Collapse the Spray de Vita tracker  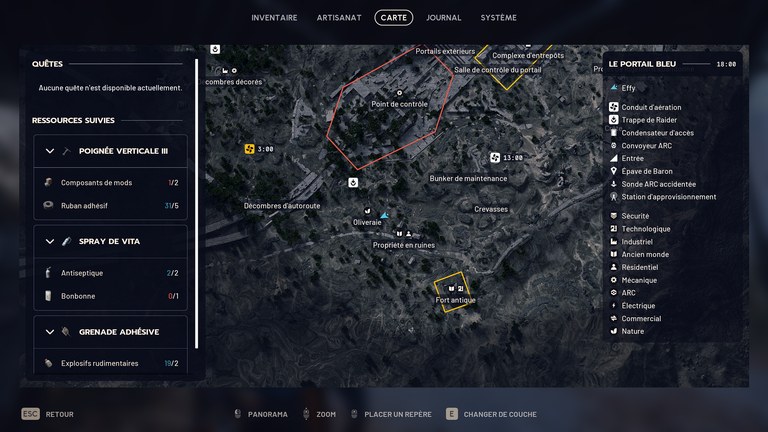tap(50, 241)
